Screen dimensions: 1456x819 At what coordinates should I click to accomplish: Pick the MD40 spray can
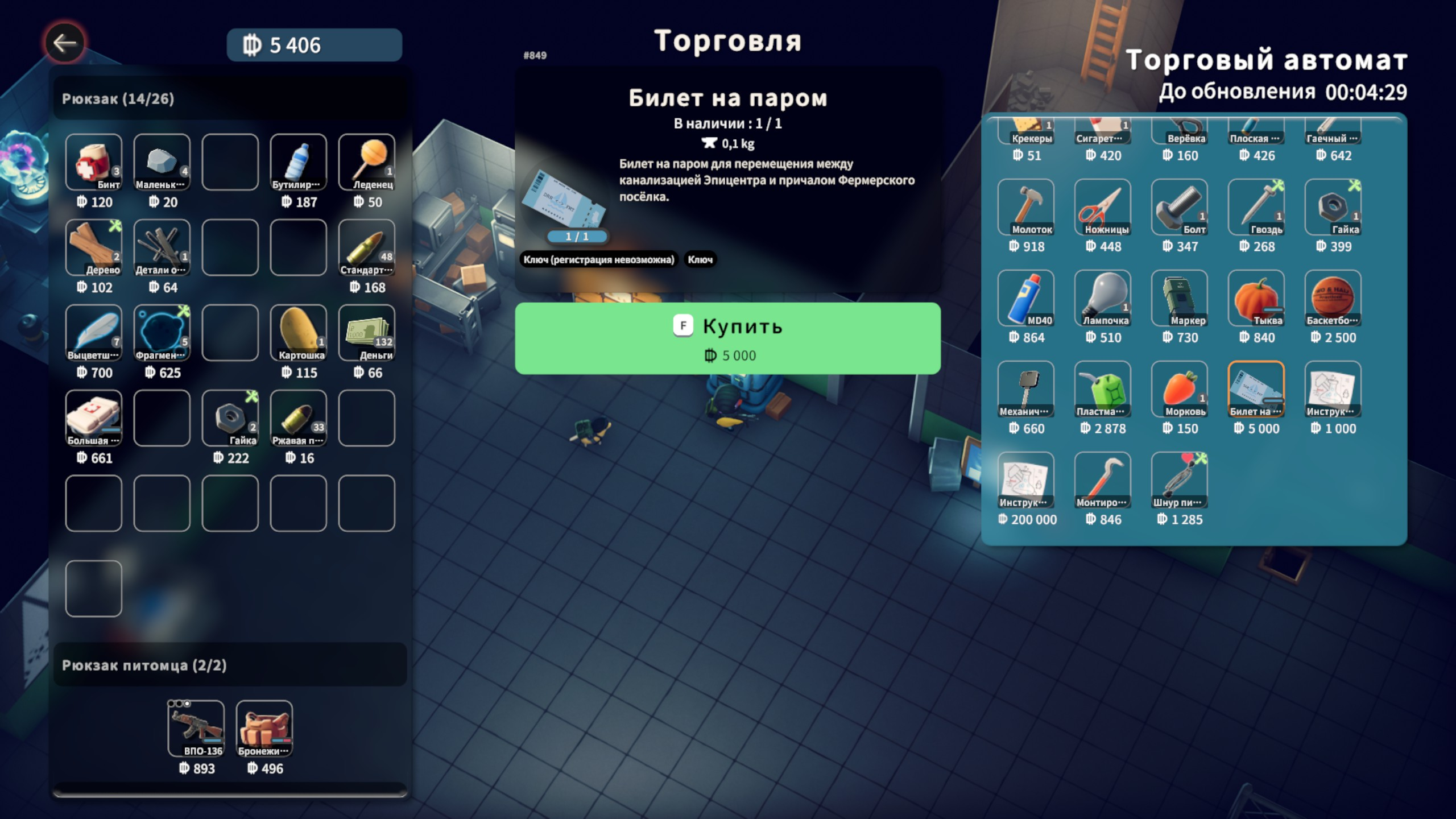tap(1026, 298)
